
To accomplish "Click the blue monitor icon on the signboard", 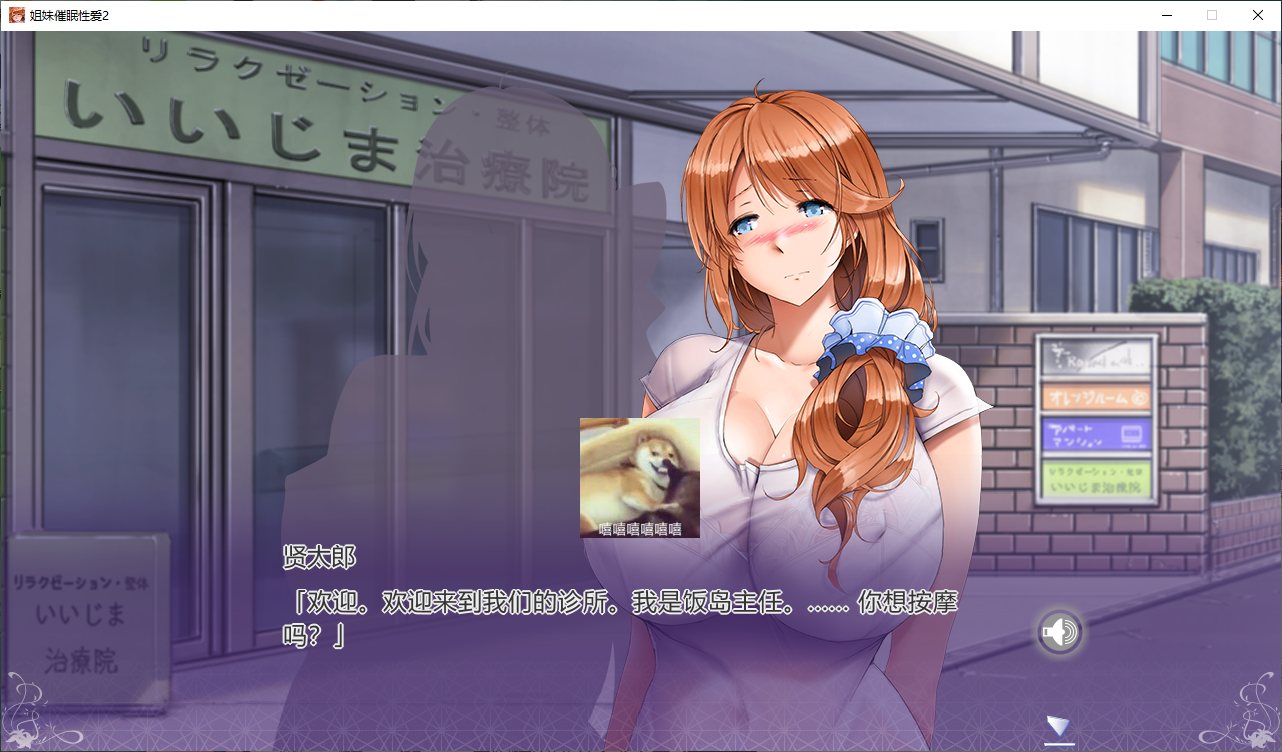I will click(1131, 434).
